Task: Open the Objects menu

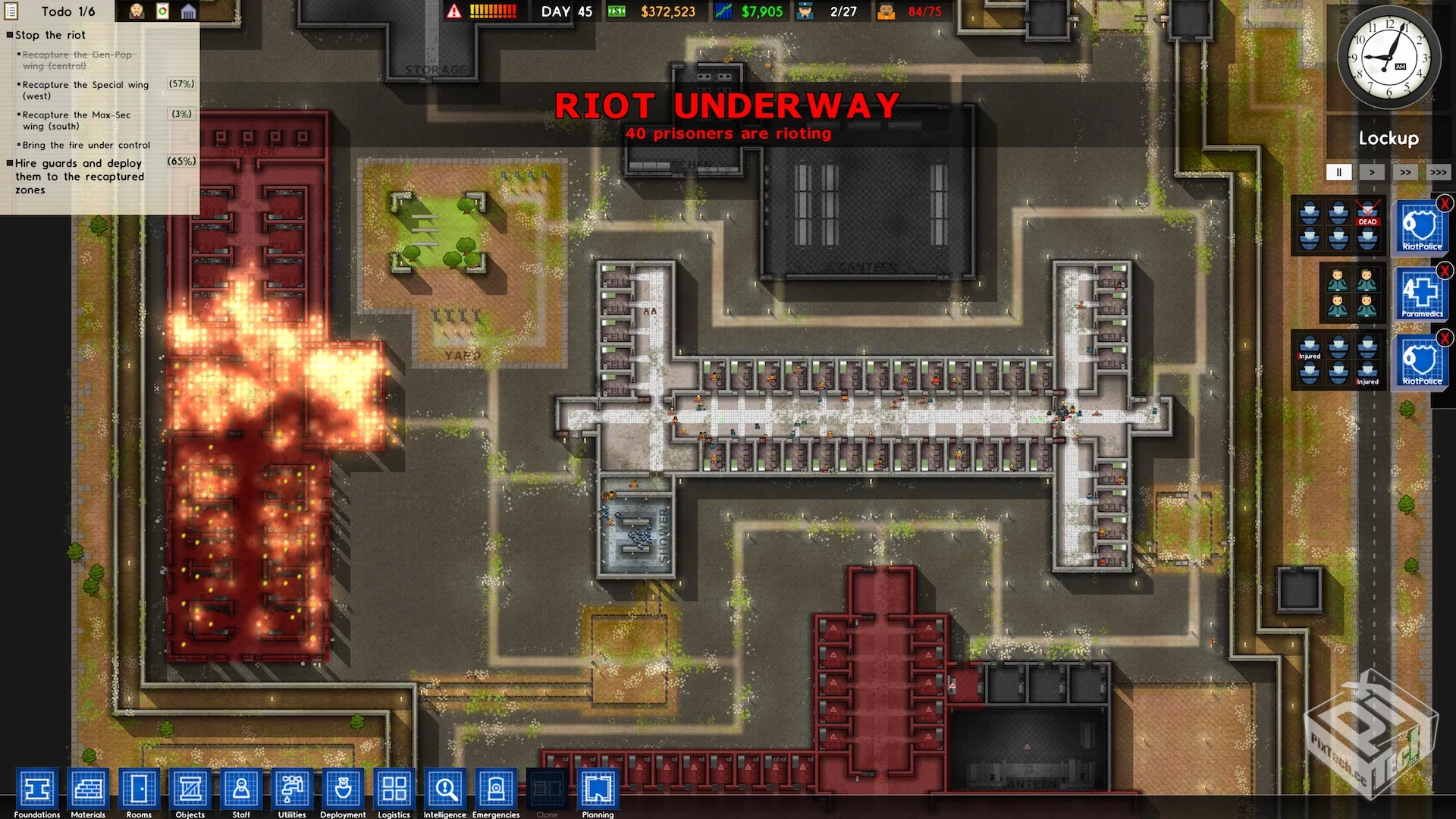Action: coord(190,790)
